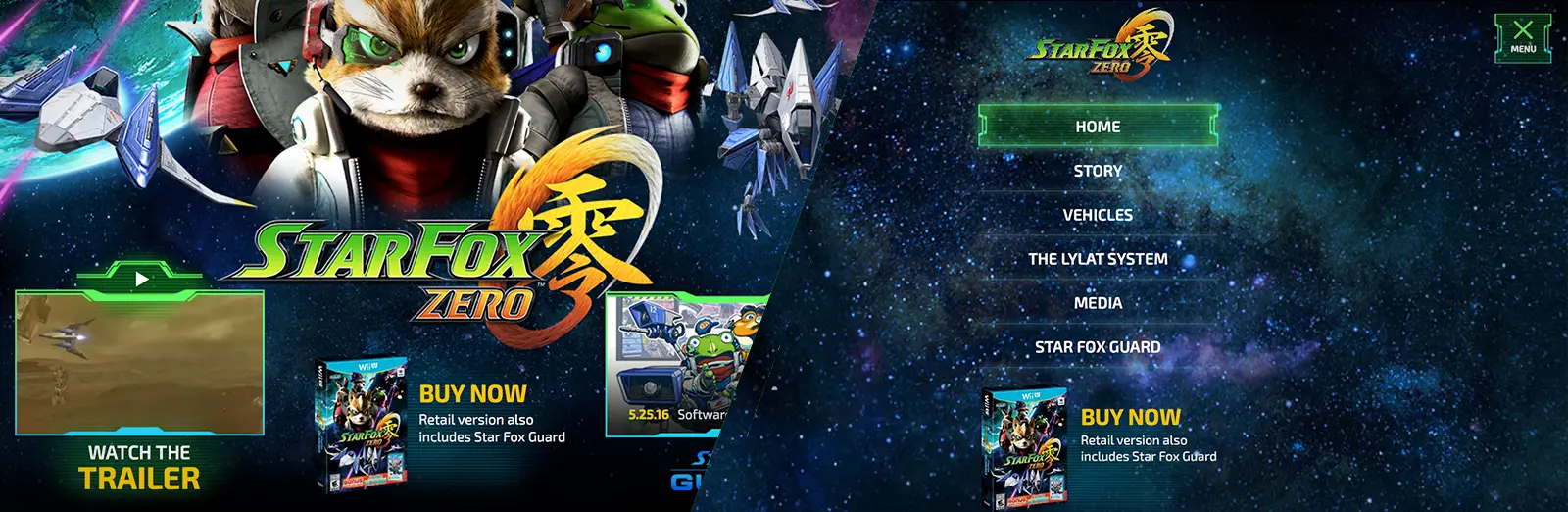Open the STORY menu entry
Screen dimensions: 1568x512
[1098, 171]
